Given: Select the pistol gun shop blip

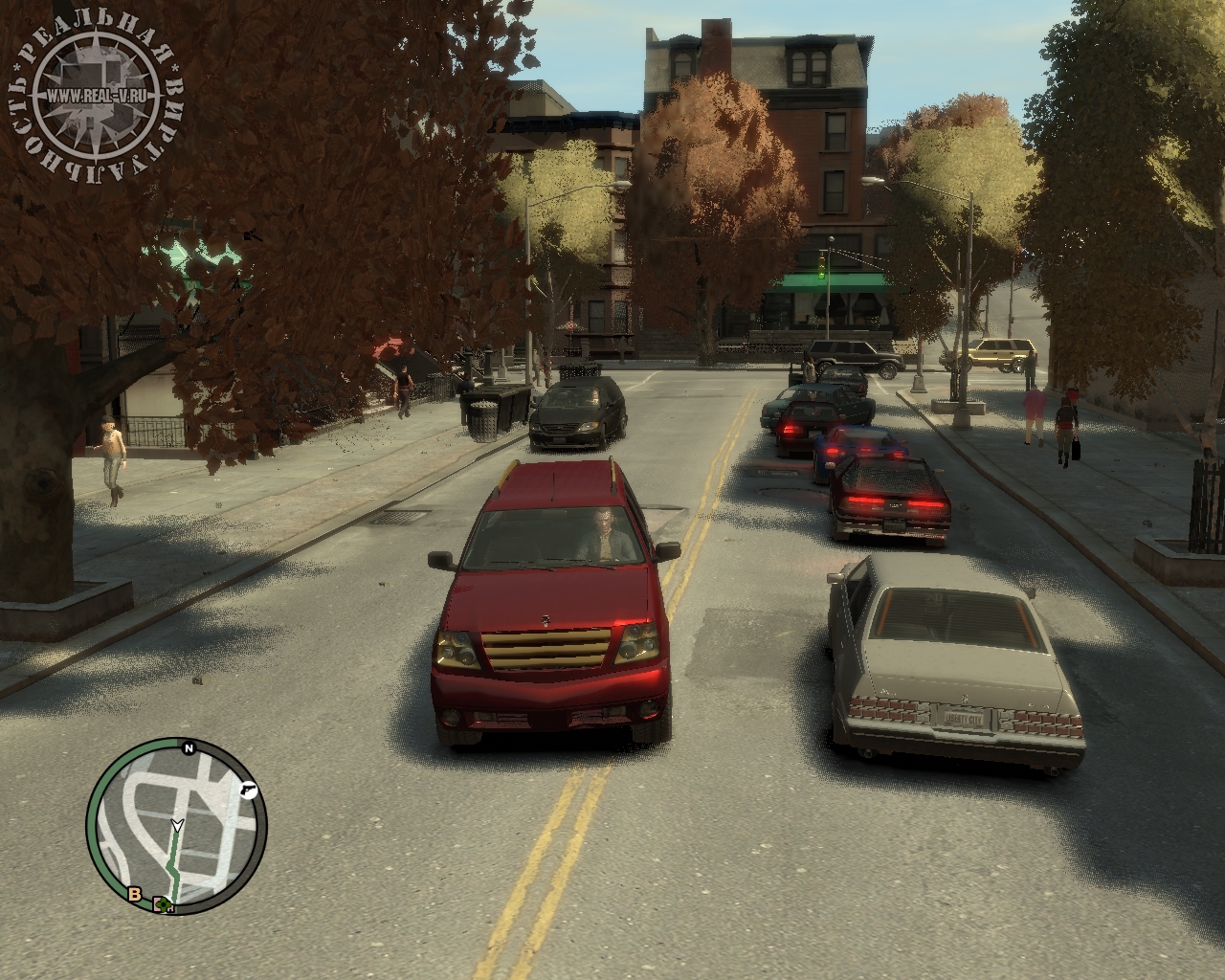Looking at the screenshot, I should click(250, 790).
